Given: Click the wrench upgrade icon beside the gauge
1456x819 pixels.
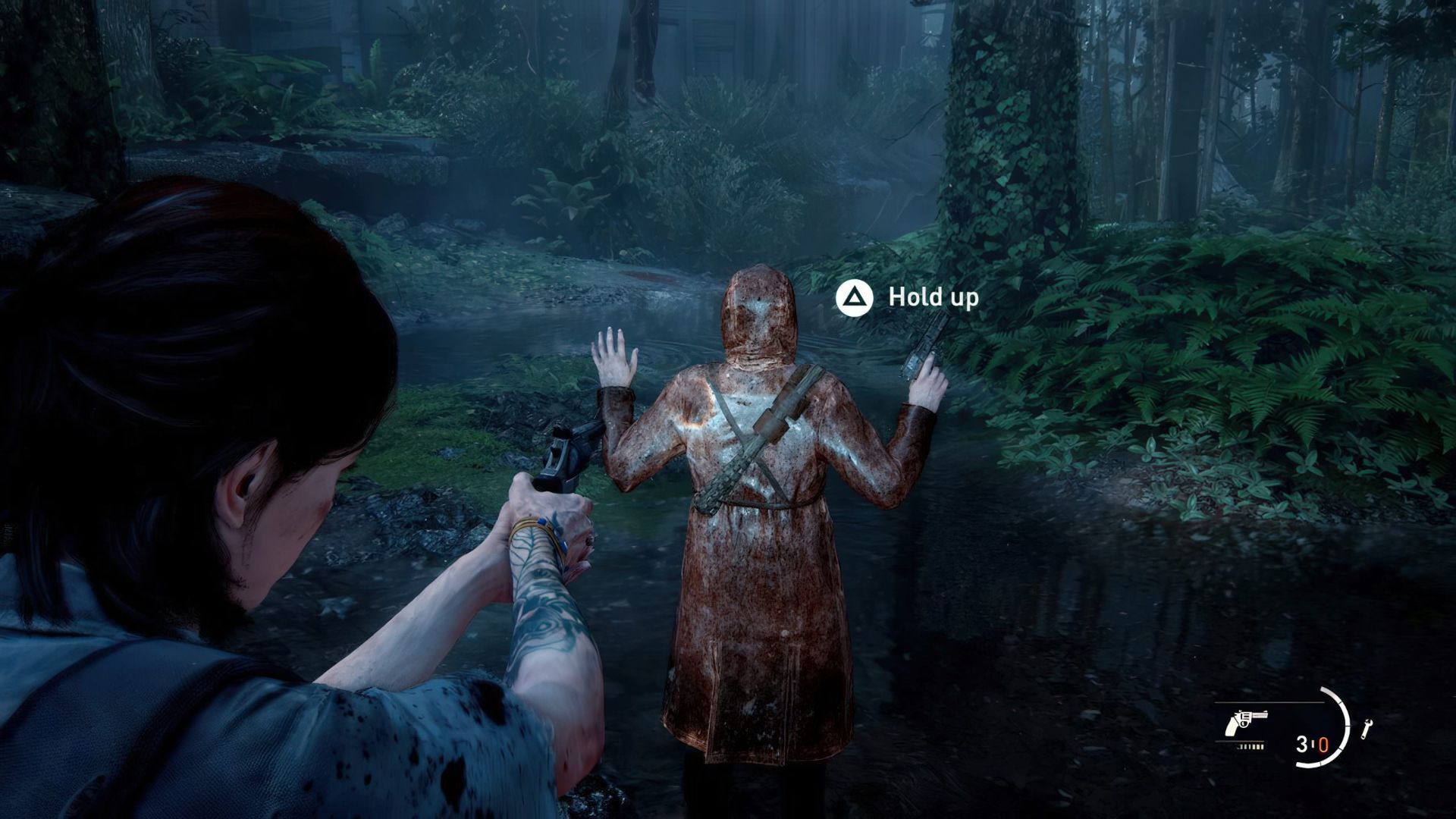Looking at the screenshot, I should pyautogui.click(x=1367, y=728).
